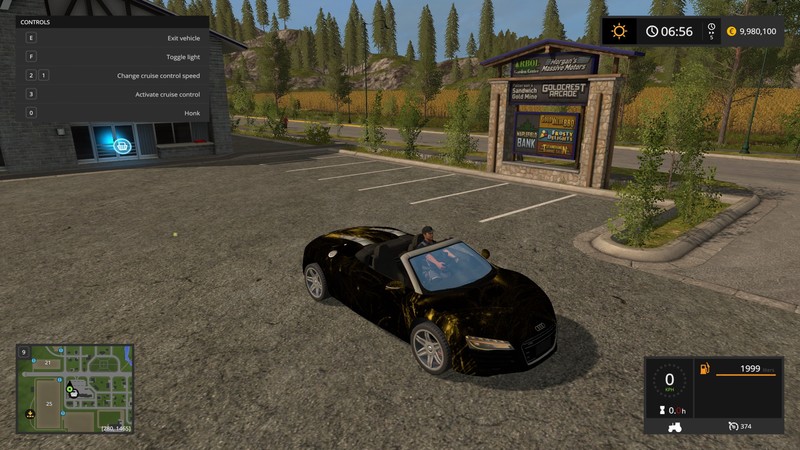Select the field 25 label on minimap
Viewport: 800px width, 450px height.
50,402
